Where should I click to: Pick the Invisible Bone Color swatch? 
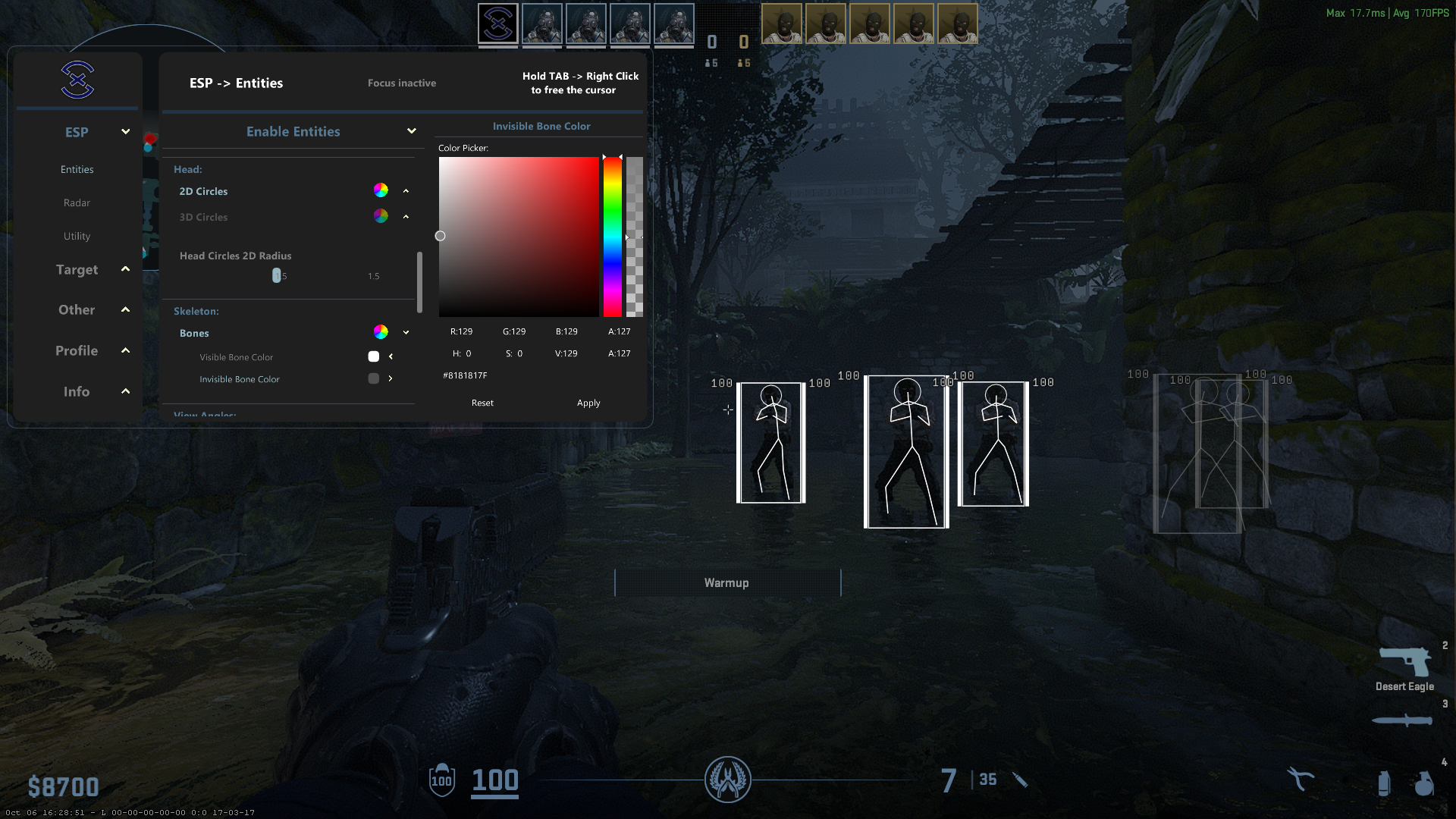374,378
